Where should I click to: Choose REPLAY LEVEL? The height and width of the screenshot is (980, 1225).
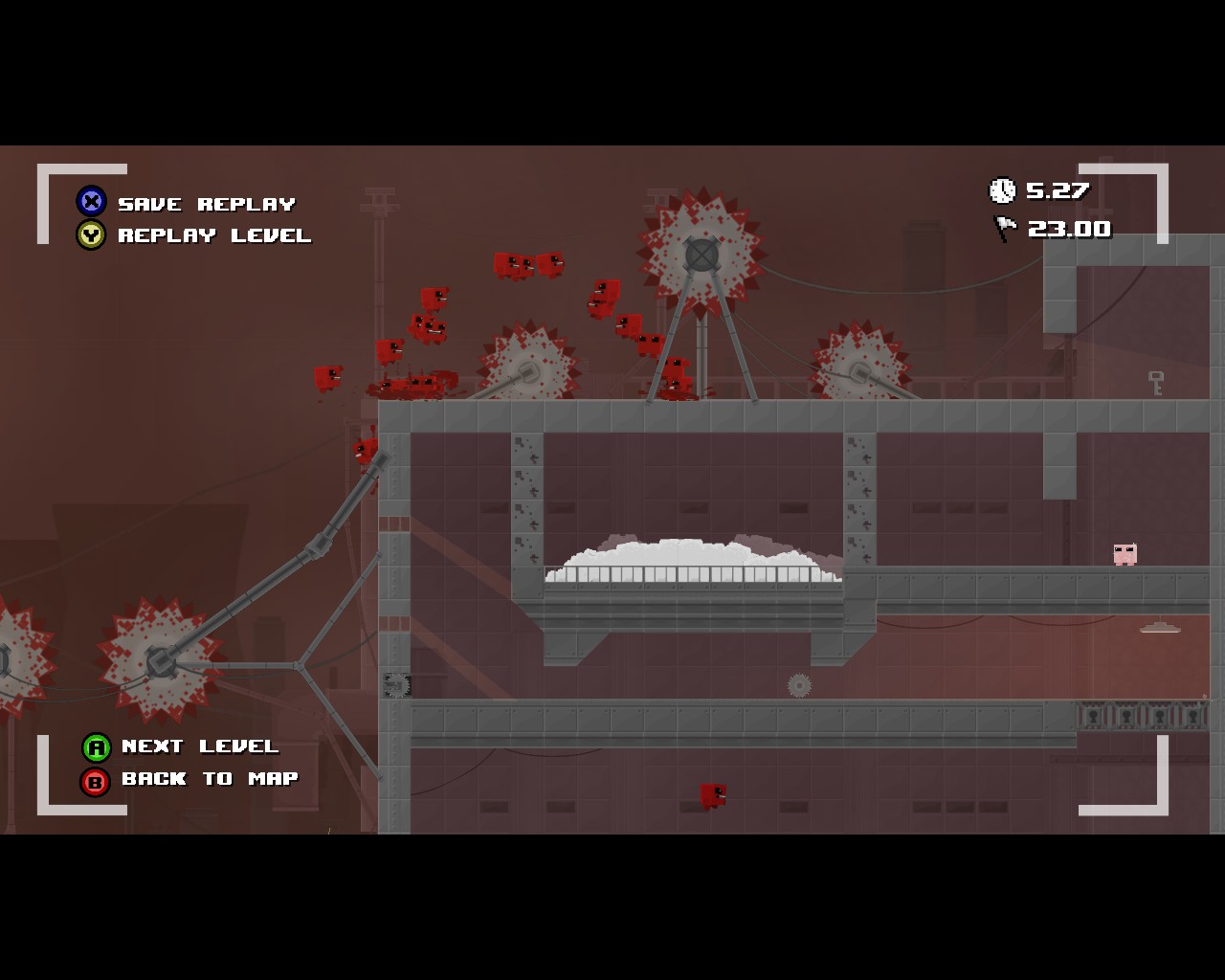click(212, 235)
